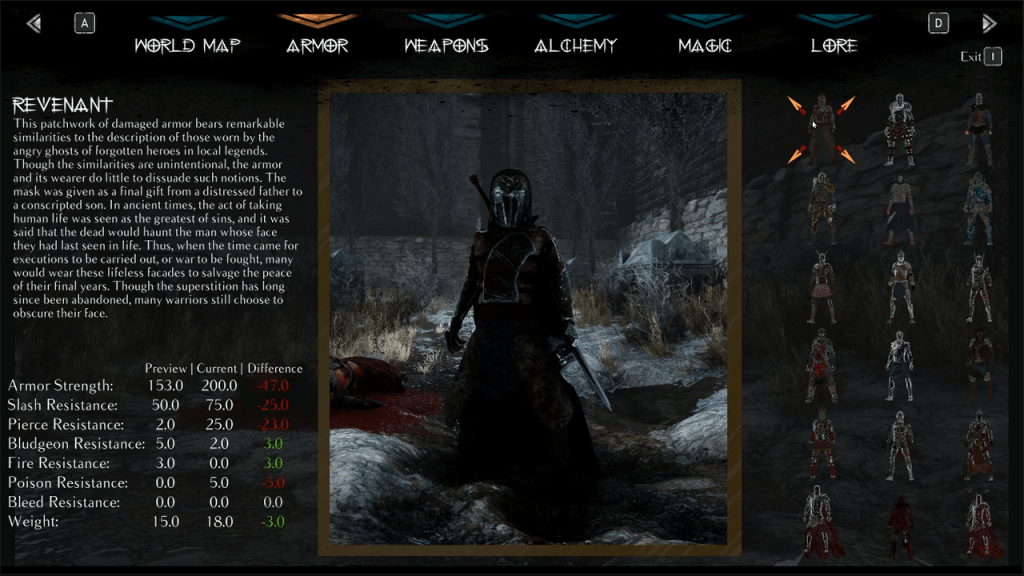
Task: Select the highlighted Revenant armor thumbnail
Action: (x=821, y=130)
